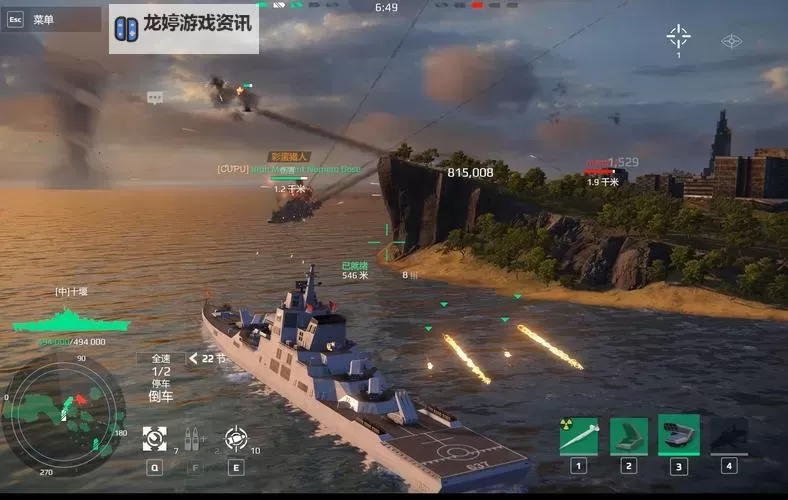Set throttle to 停车 stop
This screenshot has width=788, height=500.
[x=161, y=383]
